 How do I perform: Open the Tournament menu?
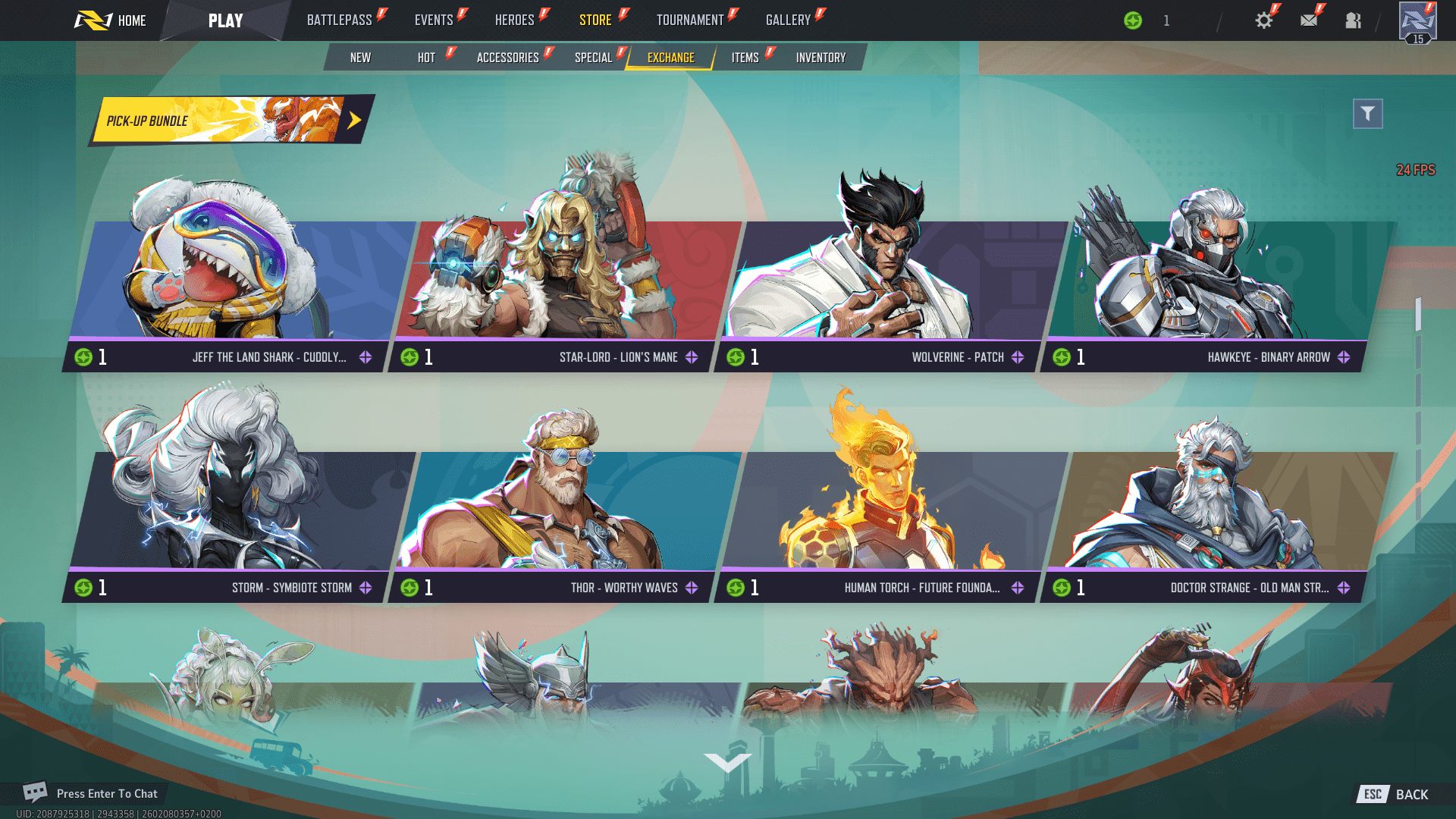pos(690,20)
